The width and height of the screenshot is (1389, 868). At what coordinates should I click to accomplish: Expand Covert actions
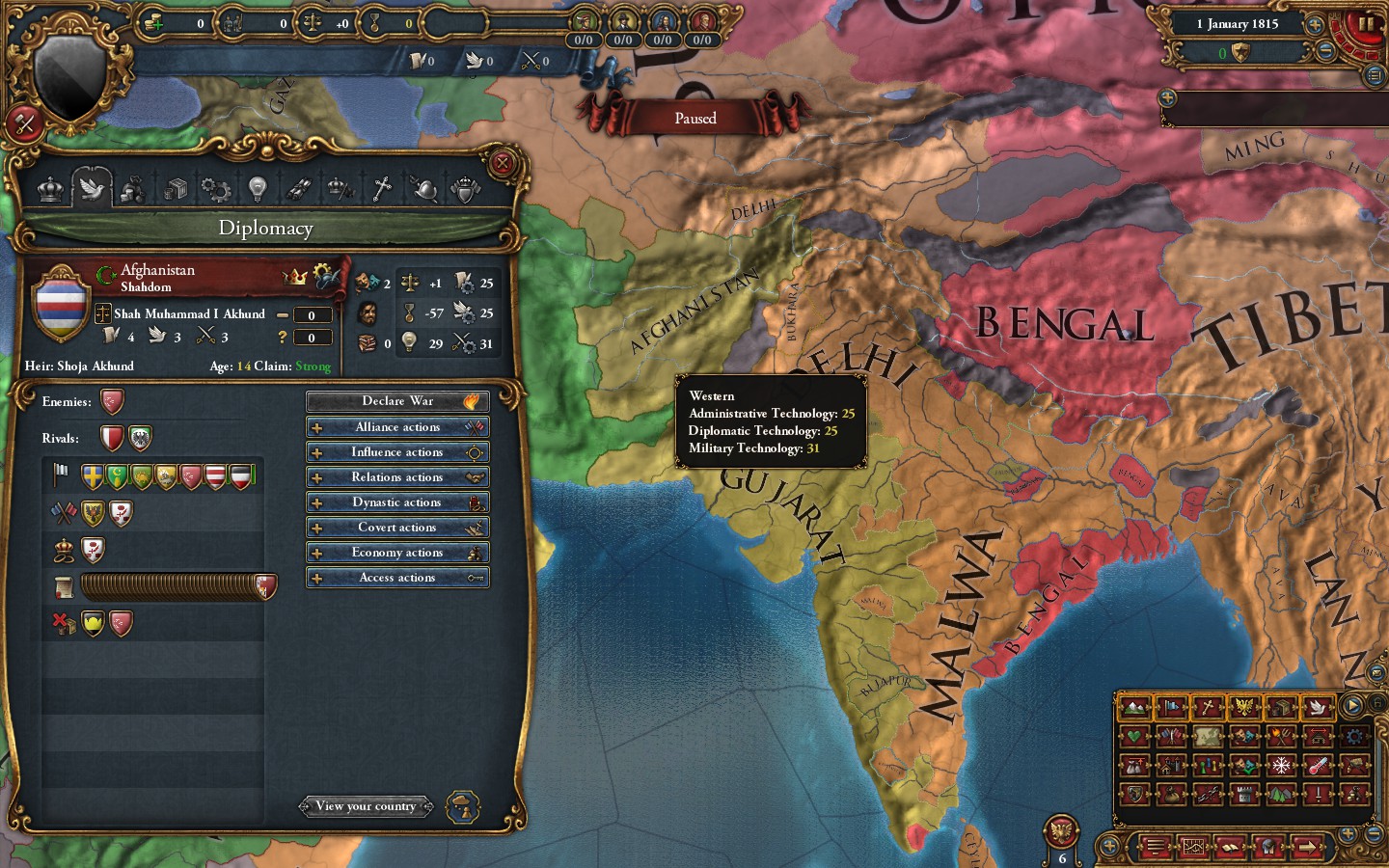pyautogui.click(x=397, y=527)
